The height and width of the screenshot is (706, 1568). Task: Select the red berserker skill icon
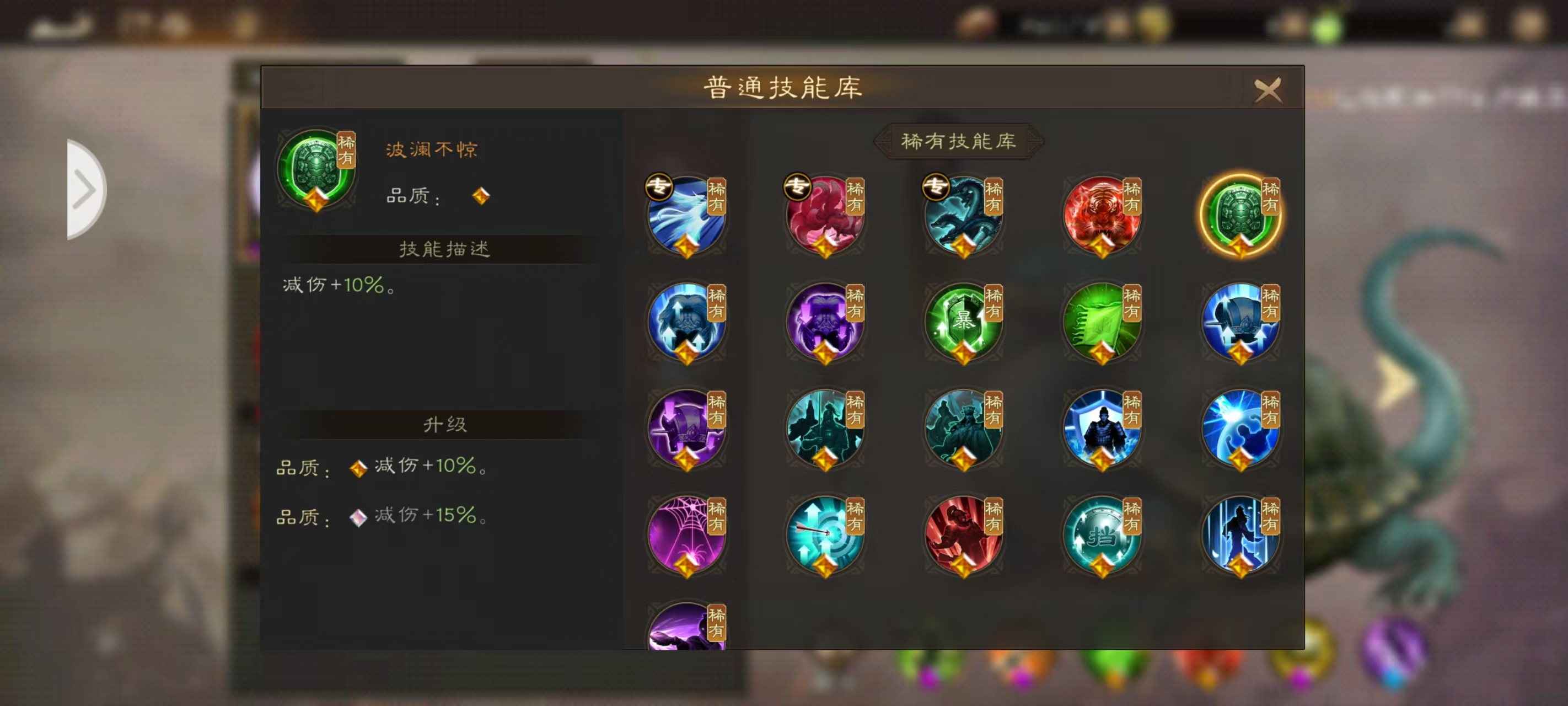coord(964,536)
